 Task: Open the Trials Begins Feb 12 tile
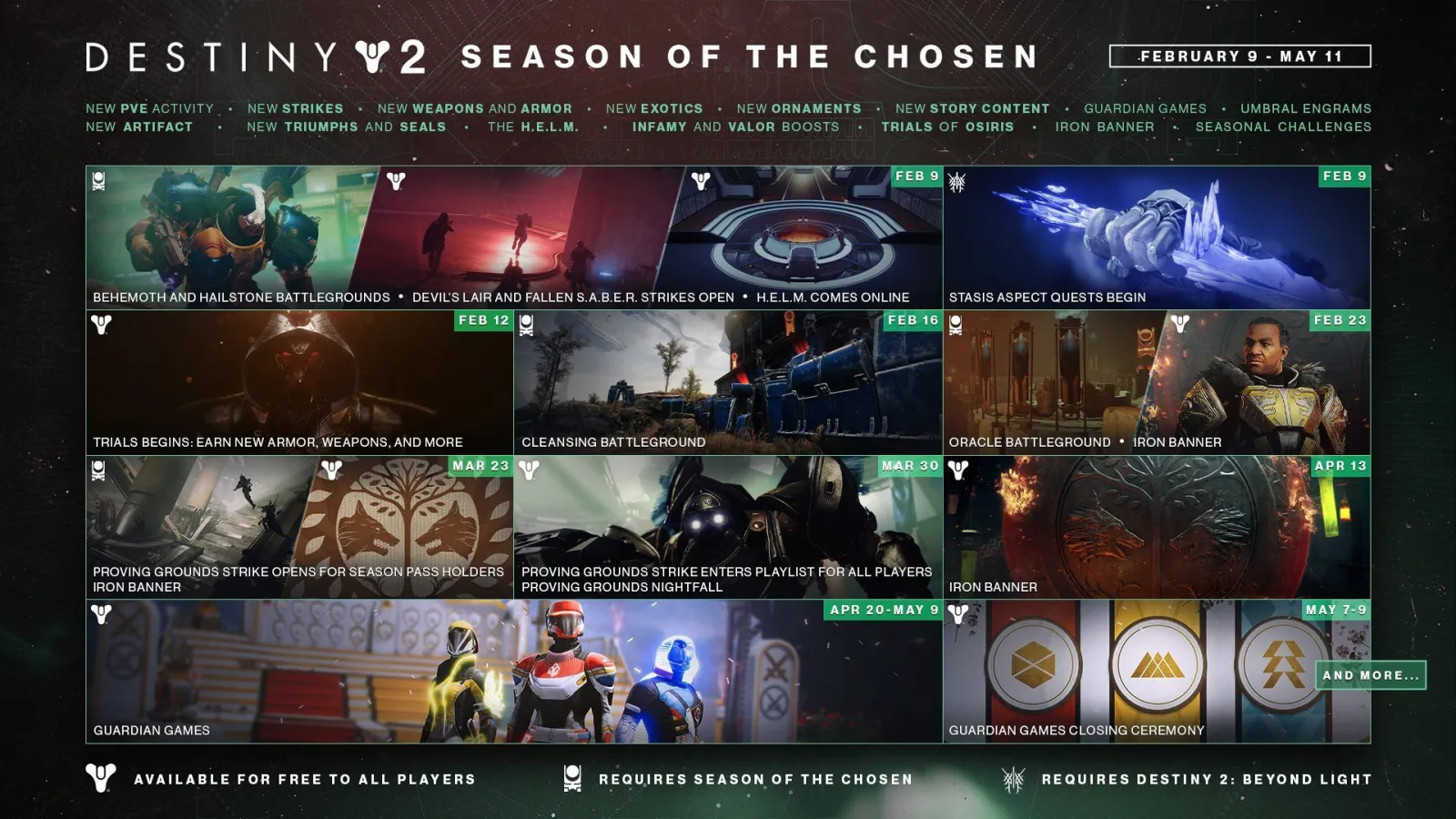coord(299,382)
